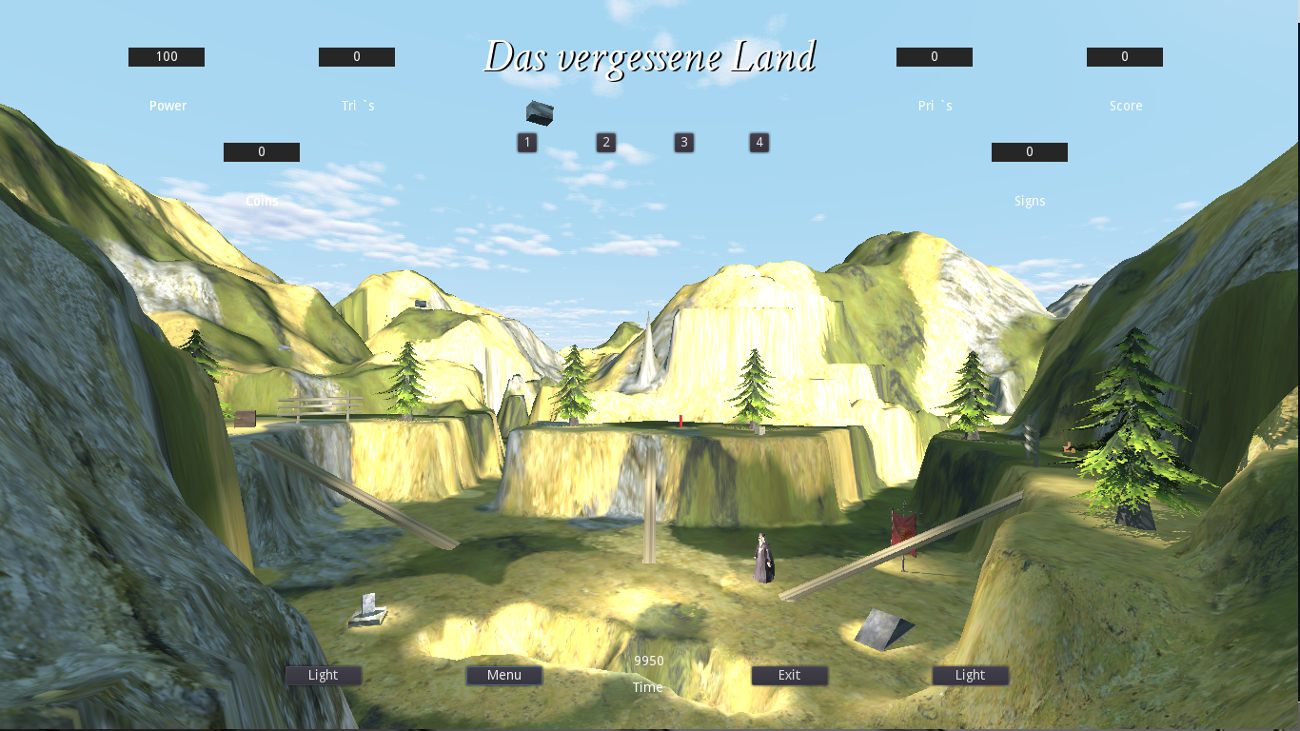Open the game Menu
This screenshot has height=731, width=1300.
(504, 675)
